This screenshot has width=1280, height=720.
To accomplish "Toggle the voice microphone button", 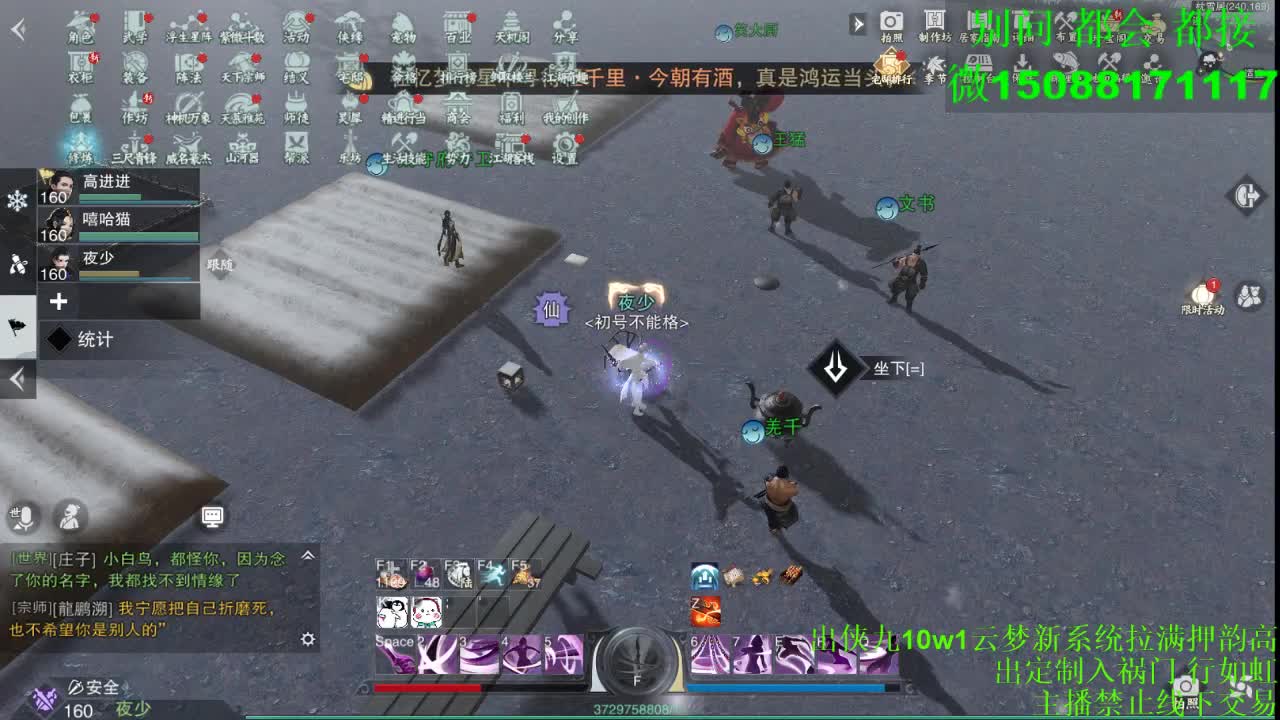I will 25,517.
